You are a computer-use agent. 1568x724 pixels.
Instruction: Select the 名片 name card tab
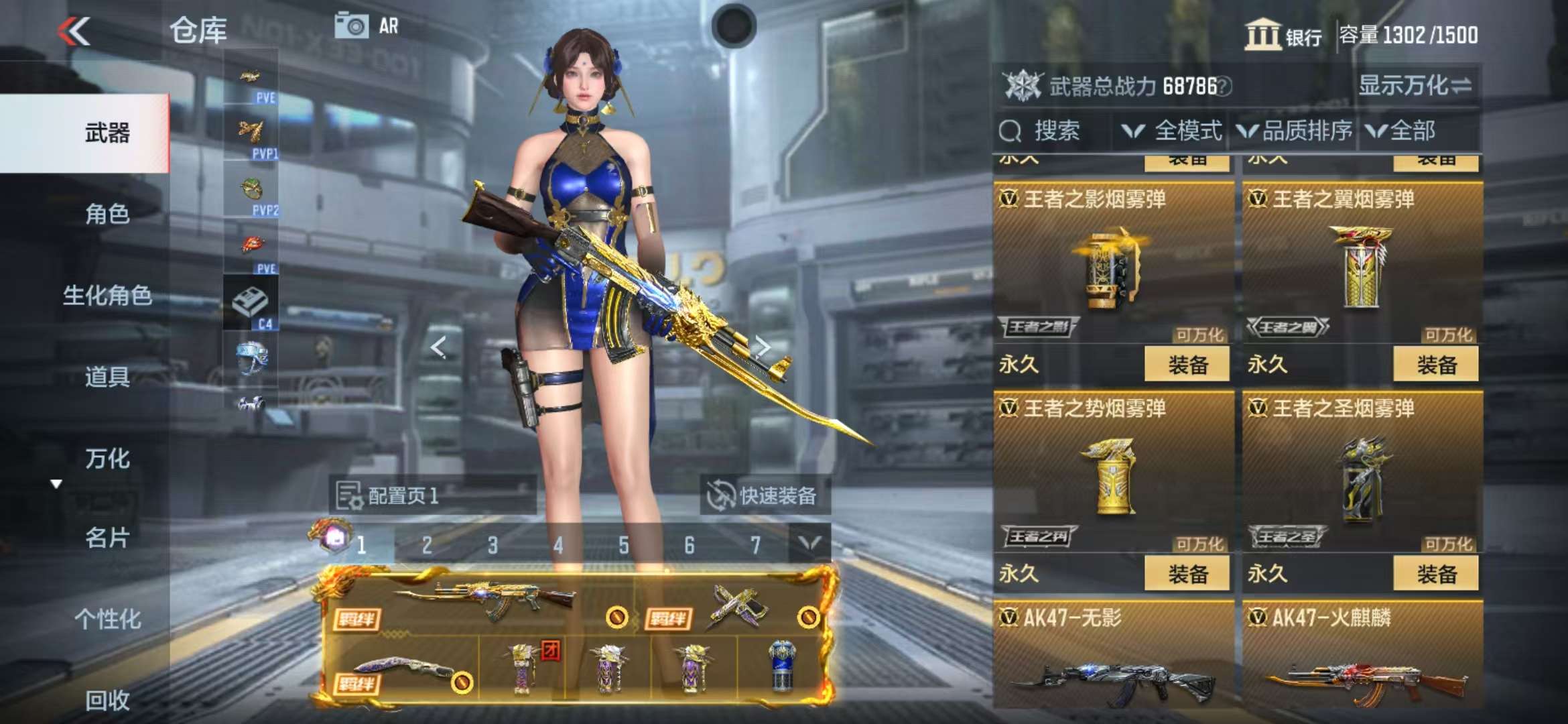(x=107, y=538)
